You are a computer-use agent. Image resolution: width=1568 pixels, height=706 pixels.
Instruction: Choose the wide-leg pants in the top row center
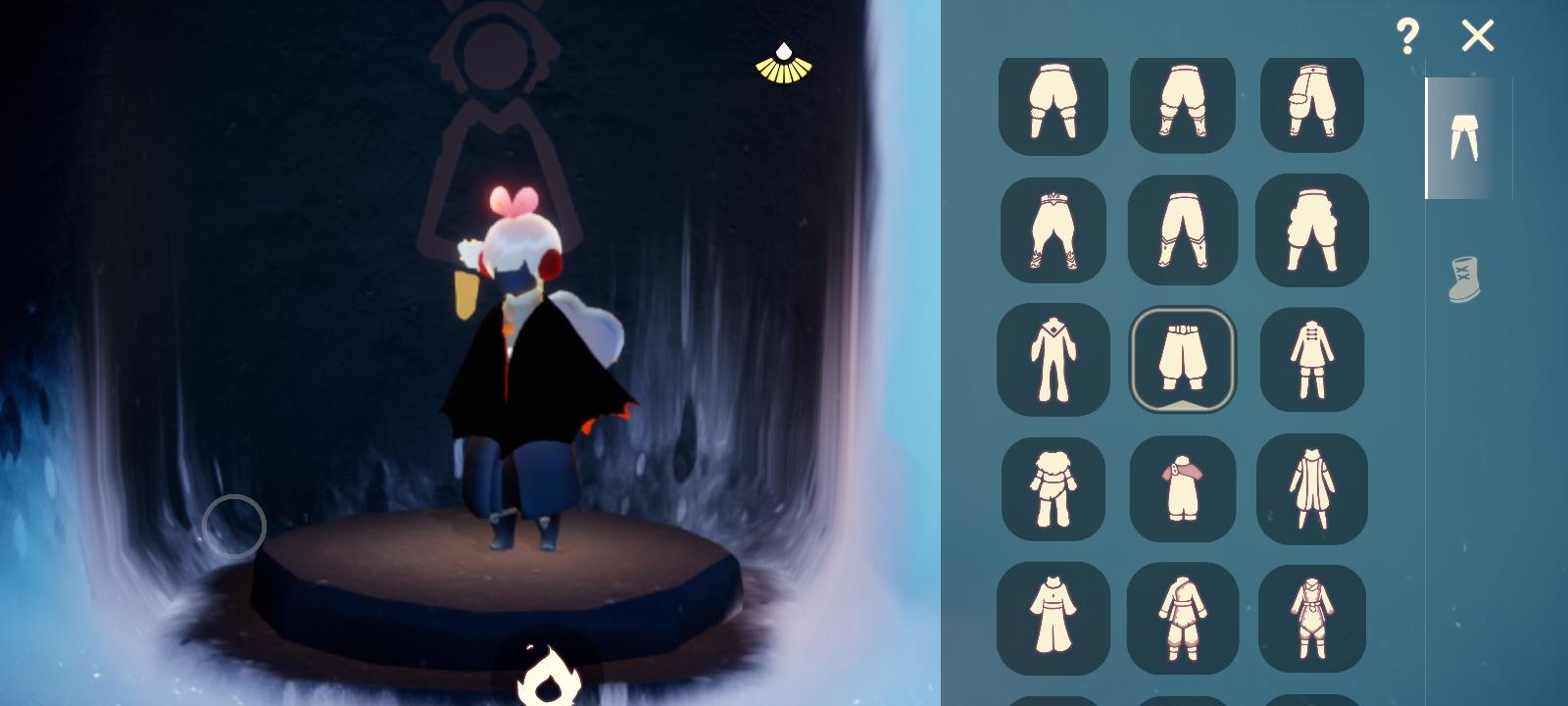[1182, 105]
